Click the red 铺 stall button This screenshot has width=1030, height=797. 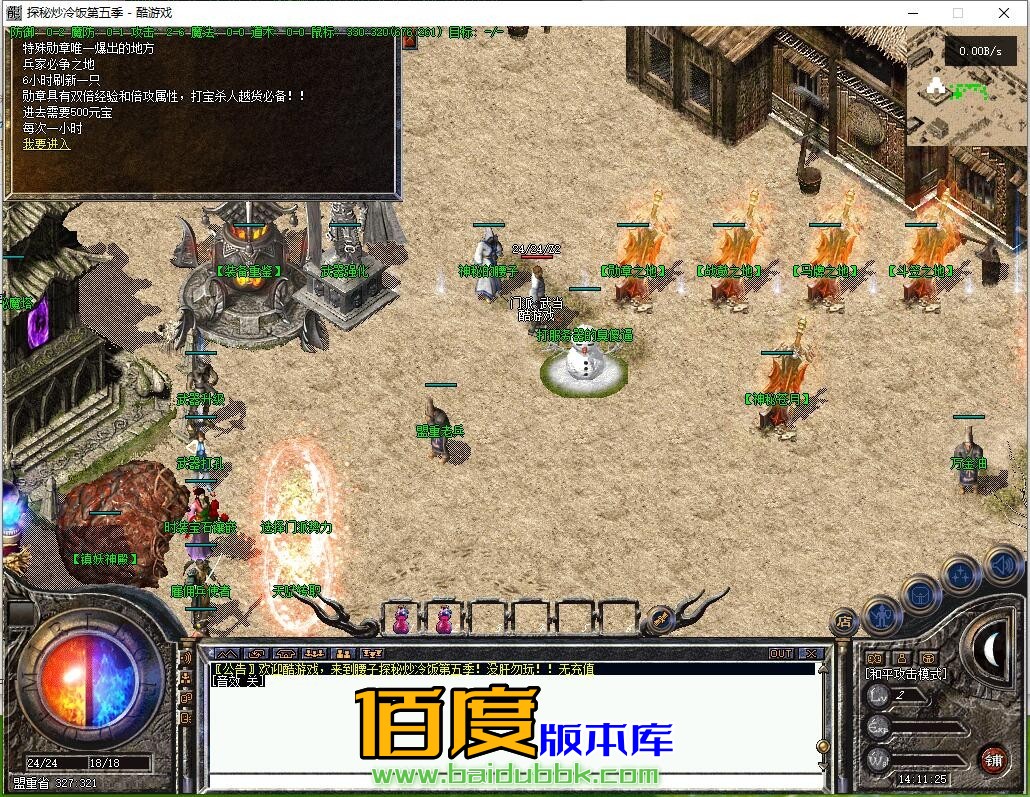992,758
